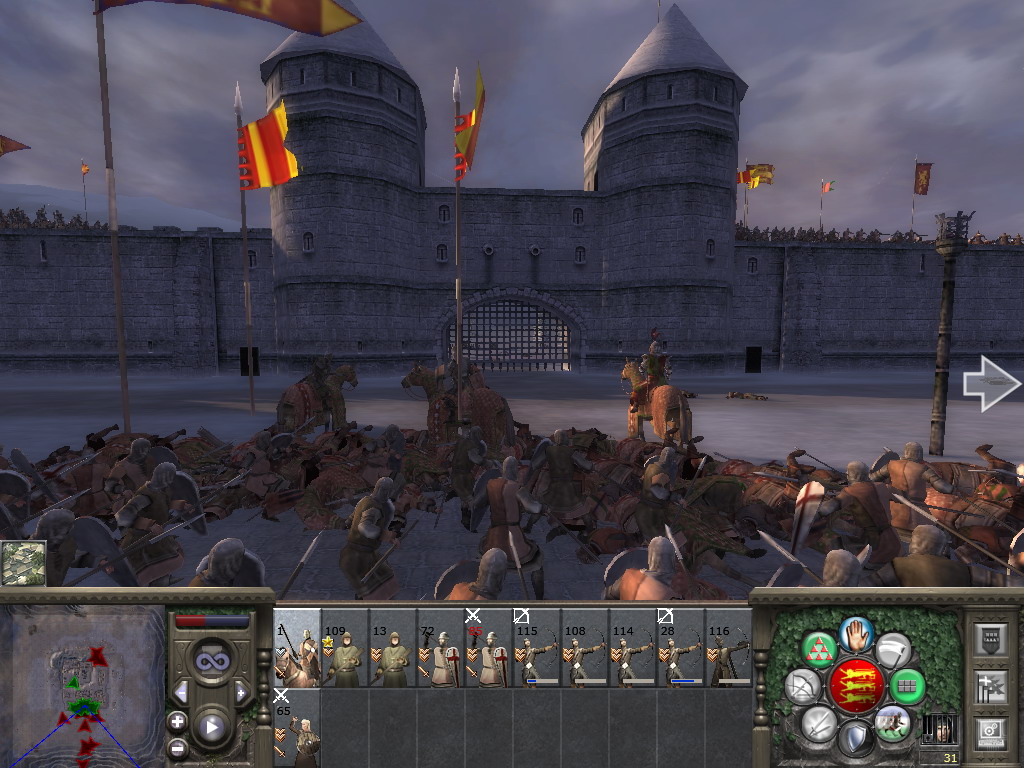
Task: Toggle the shield guard mode button
Action: pyautogui.click(x=856, y=740)
